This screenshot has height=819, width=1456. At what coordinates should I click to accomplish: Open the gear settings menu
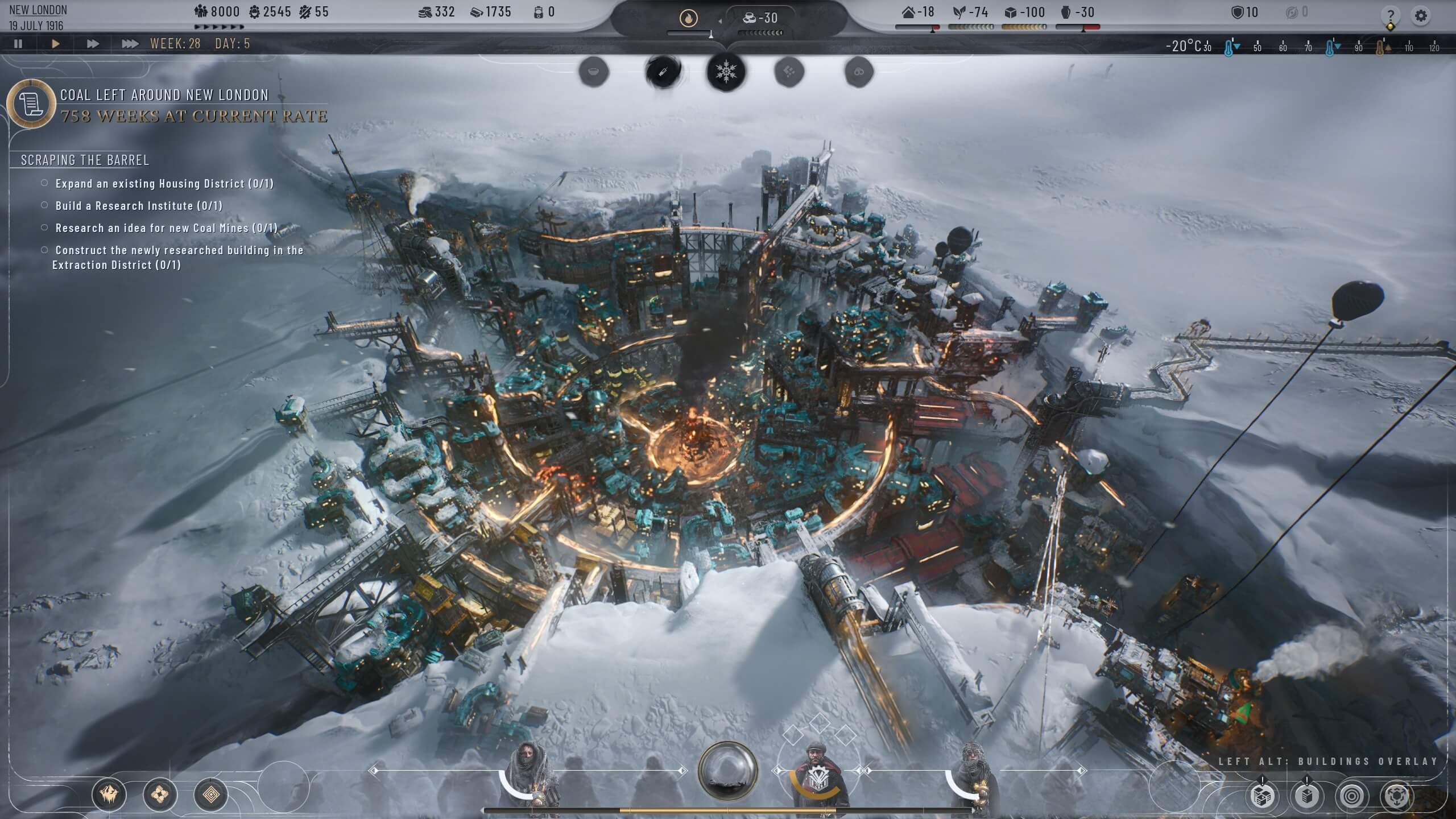(1420, 15)
